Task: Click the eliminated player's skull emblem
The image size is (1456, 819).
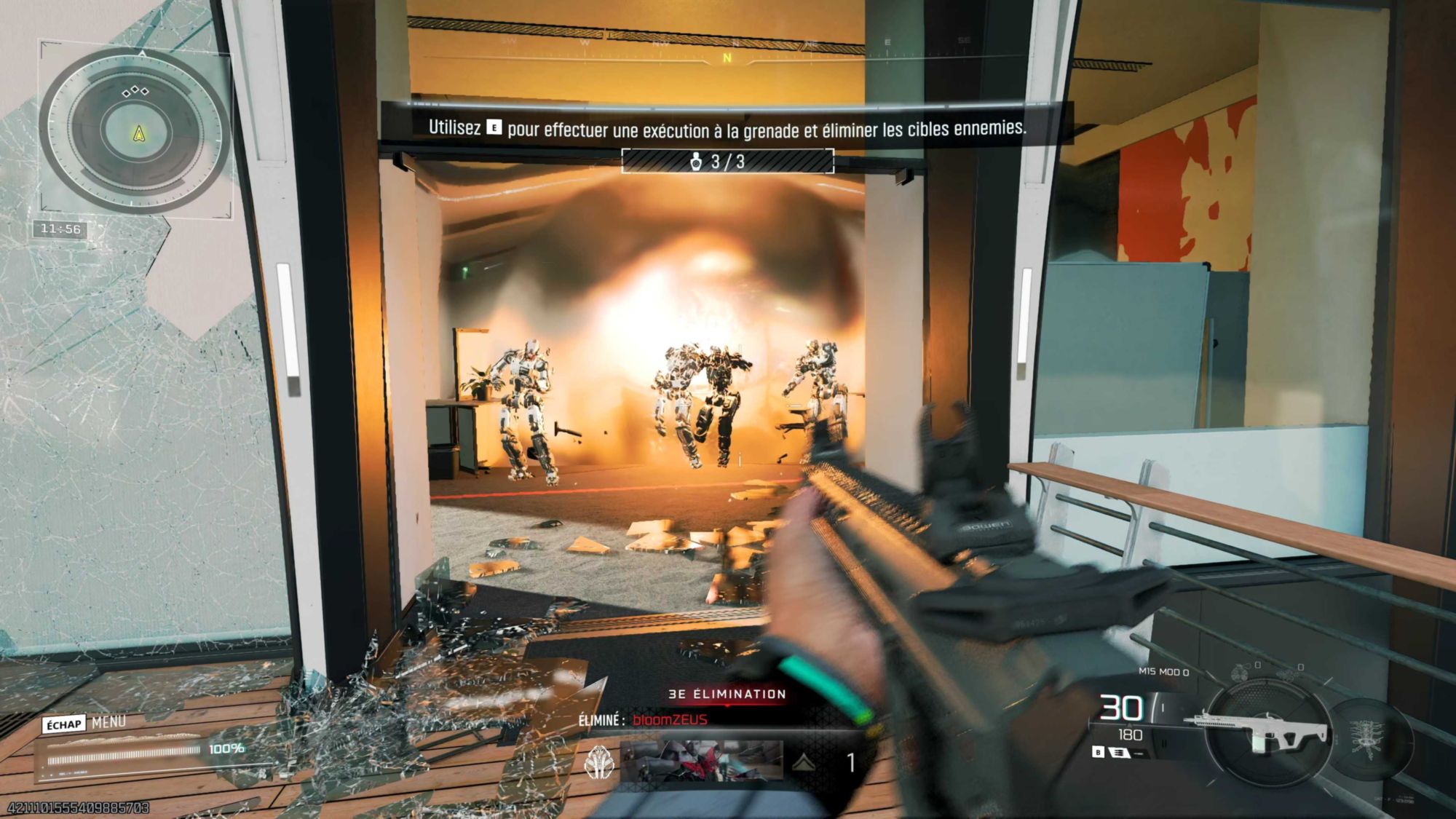Action: pos(600,762)
